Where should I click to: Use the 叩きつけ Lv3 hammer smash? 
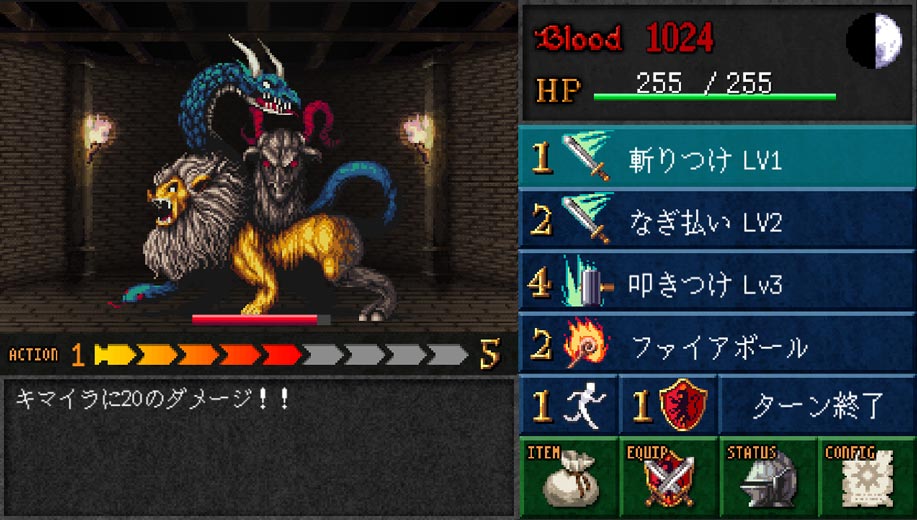pyautogui.click(x=717, y=284)
